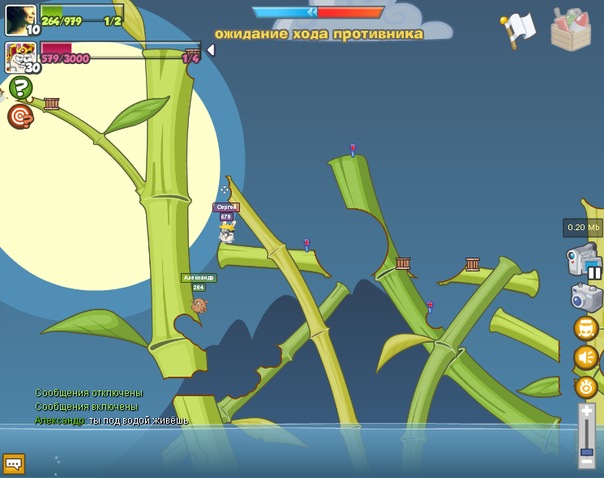Click the orange button below the speaker

pos(585,386)
